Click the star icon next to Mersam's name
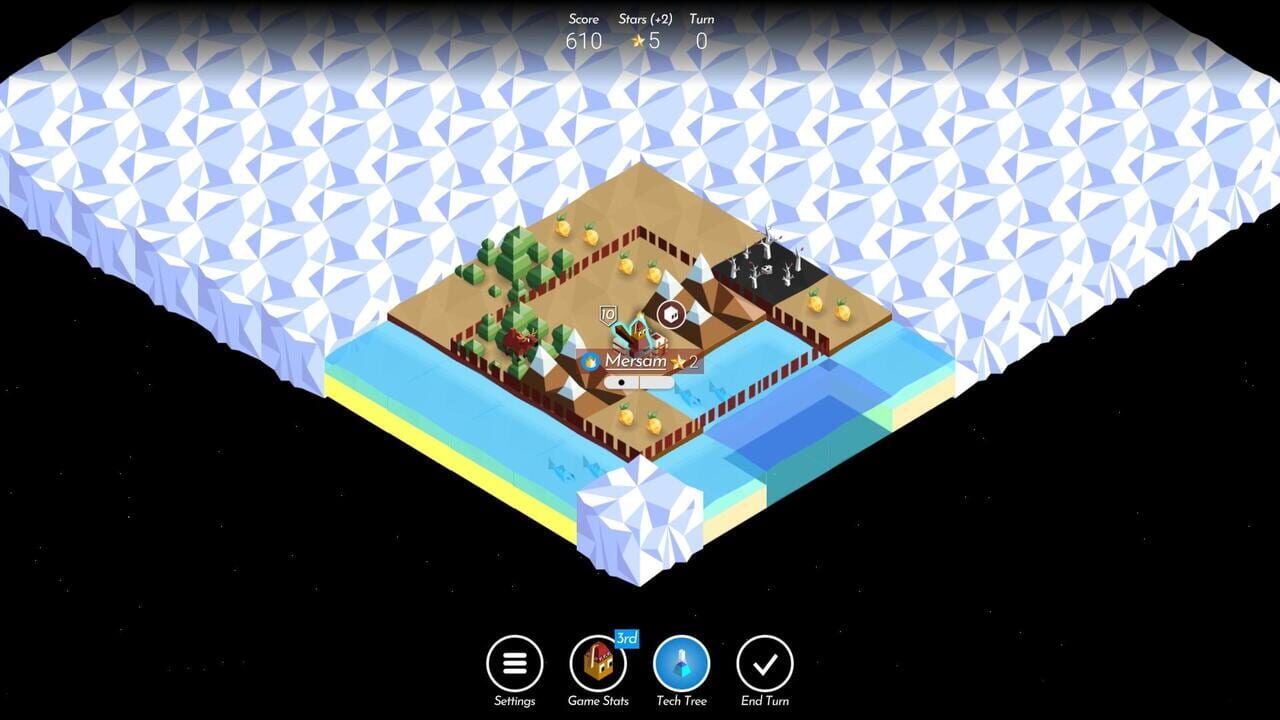Image resolution: width=1280 pixels, height=720 pixels. click(x=680, y=360)
